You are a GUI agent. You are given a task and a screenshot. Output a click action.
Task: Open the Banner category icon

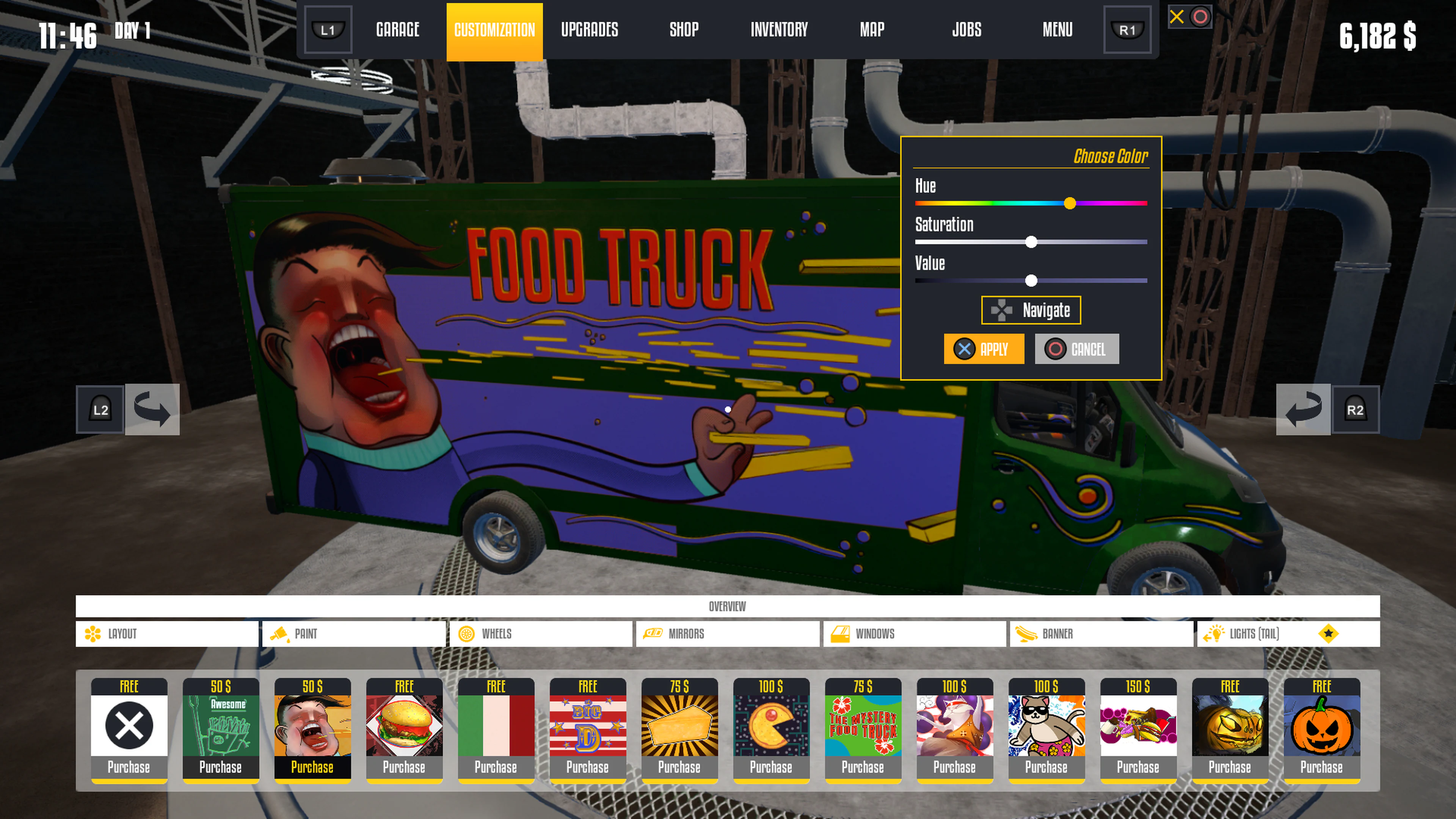click(x=1028, y=634)
